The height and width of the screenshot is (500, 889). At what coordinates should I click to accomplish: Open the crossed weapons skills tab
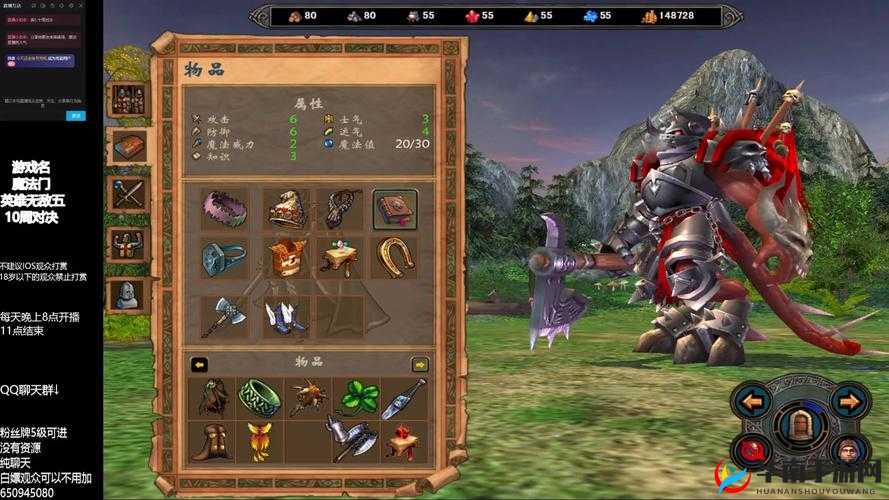point(130,193)
